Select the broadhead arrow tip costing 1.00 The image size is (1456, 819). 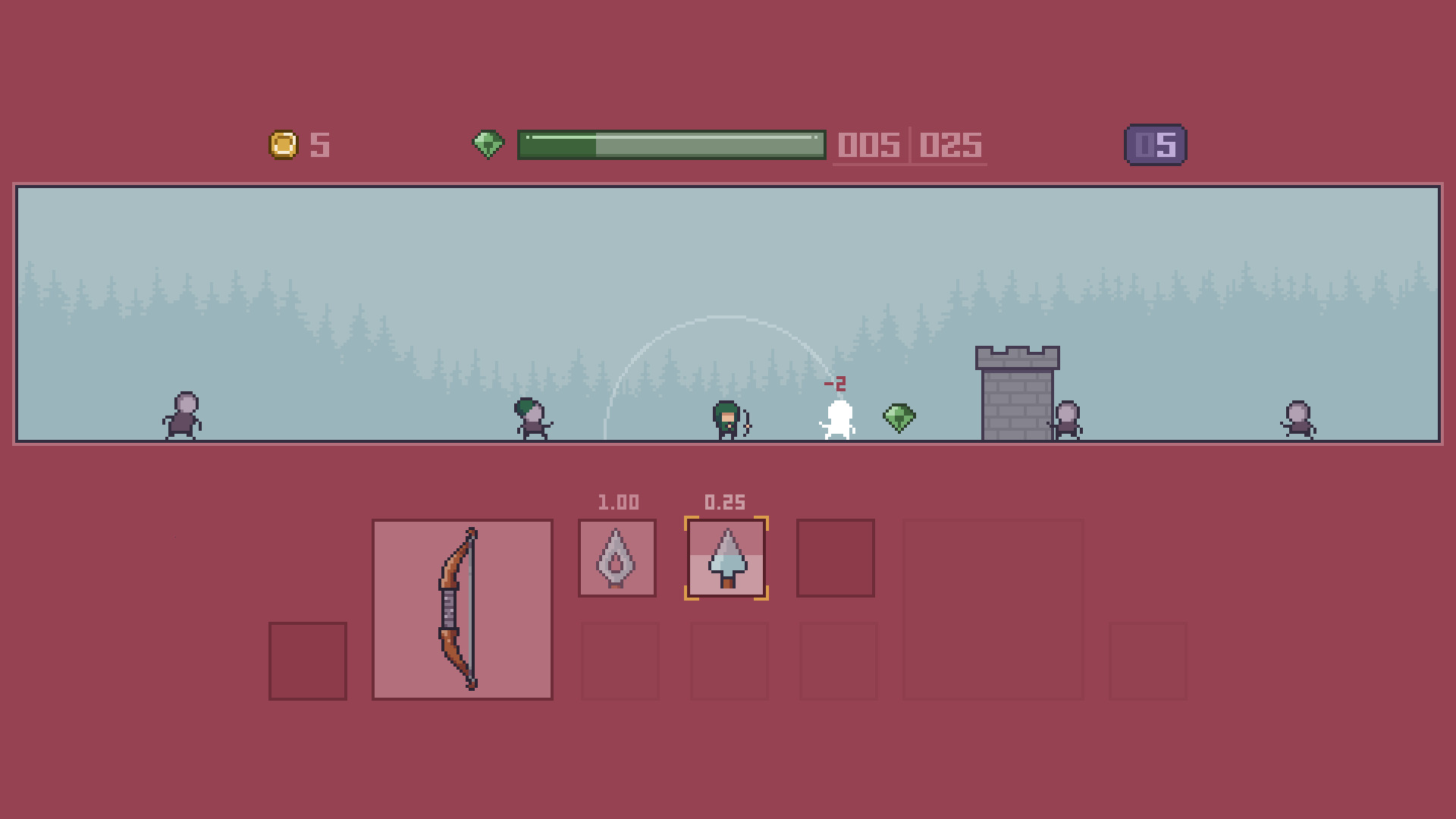(x=617, y=558)
